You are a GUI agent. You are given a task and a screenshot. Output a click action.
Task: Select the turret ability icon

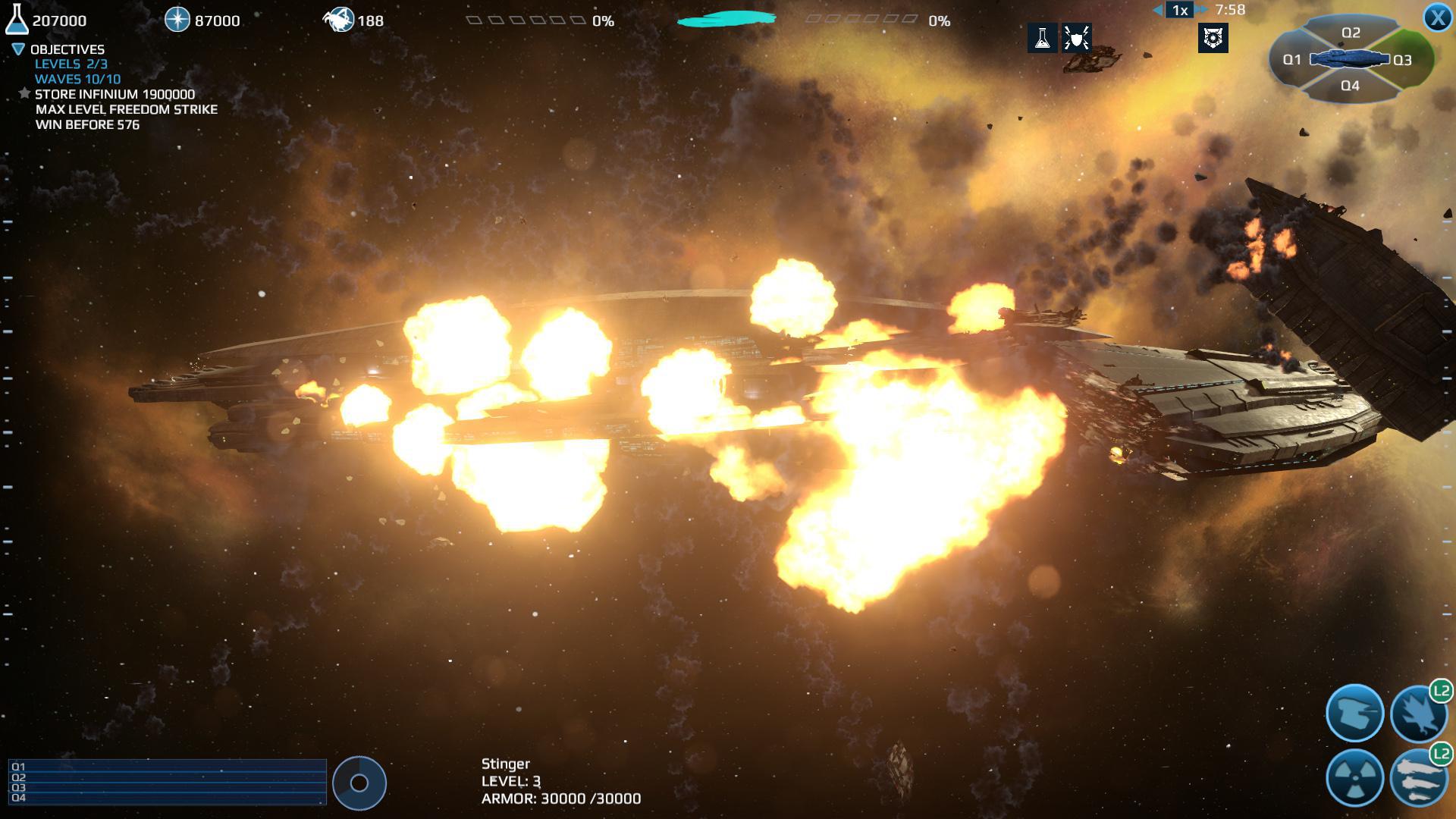point(1356,711)
